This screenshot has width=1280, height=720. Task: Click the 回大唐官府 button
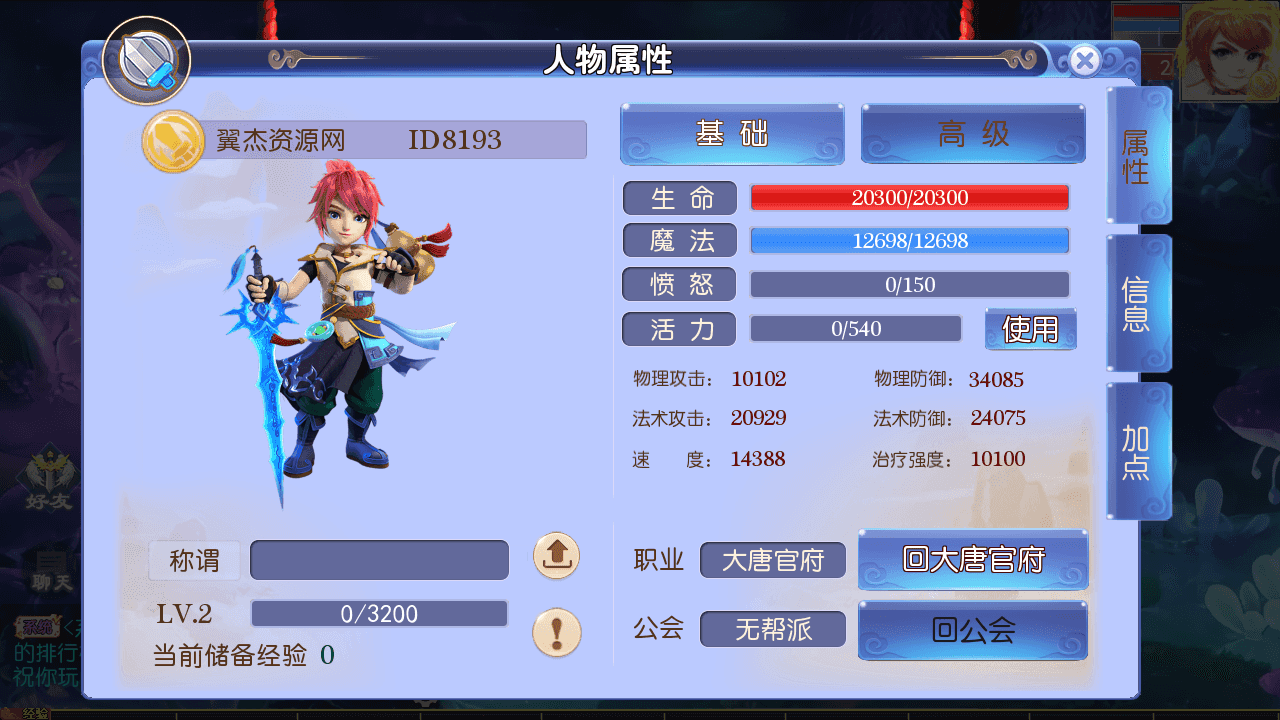tap(972, 560)
